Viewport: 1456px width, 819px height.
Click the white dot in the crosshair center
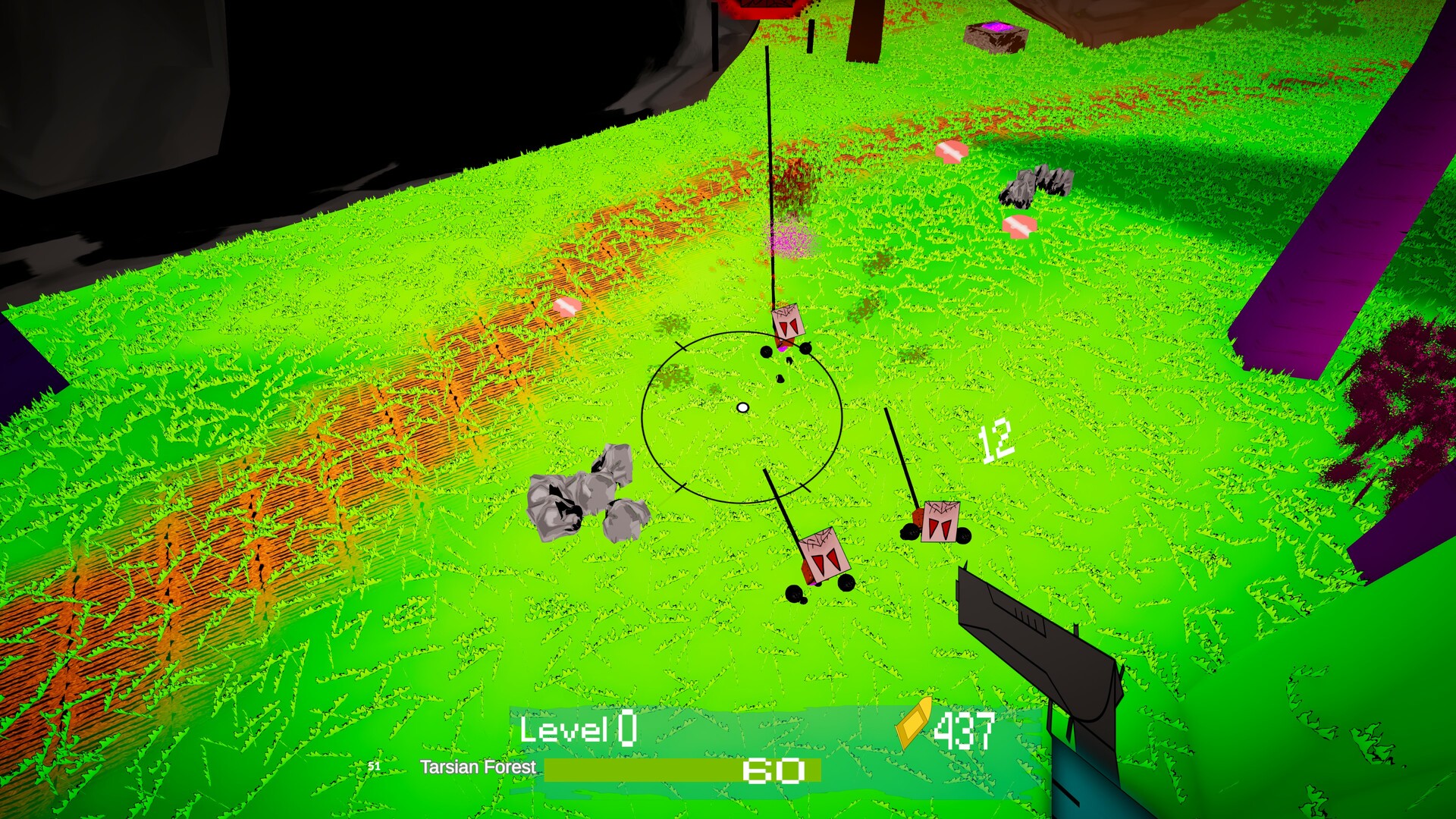(x=742, y=407)
